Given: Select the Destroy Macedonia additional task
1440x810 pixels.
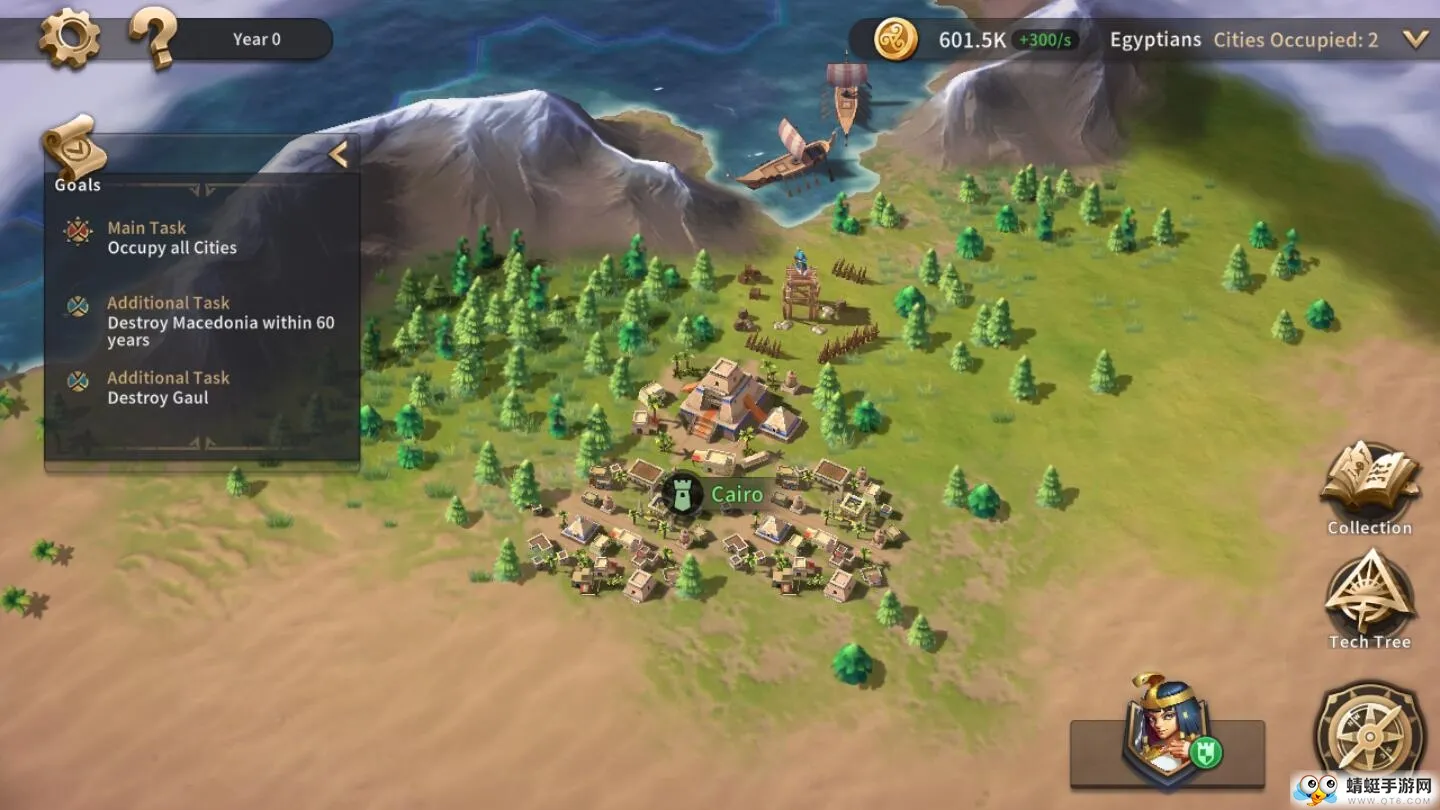Looking at the screenshot, I should coord(220,321).
